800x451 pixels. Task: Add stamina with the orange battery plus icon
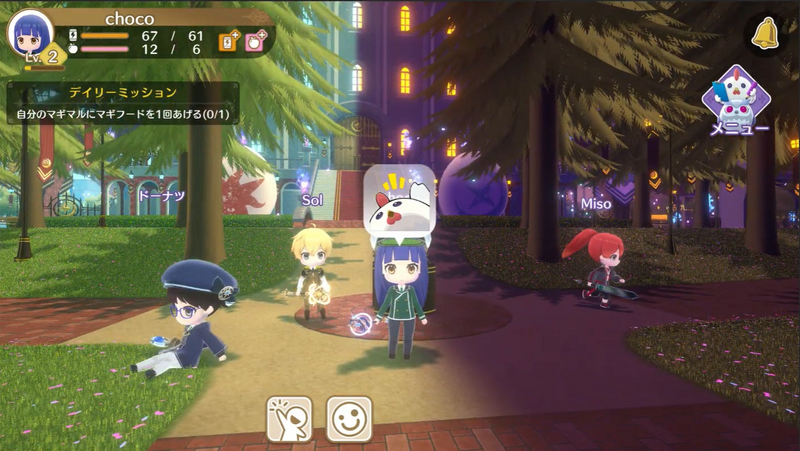click(229, 41)
